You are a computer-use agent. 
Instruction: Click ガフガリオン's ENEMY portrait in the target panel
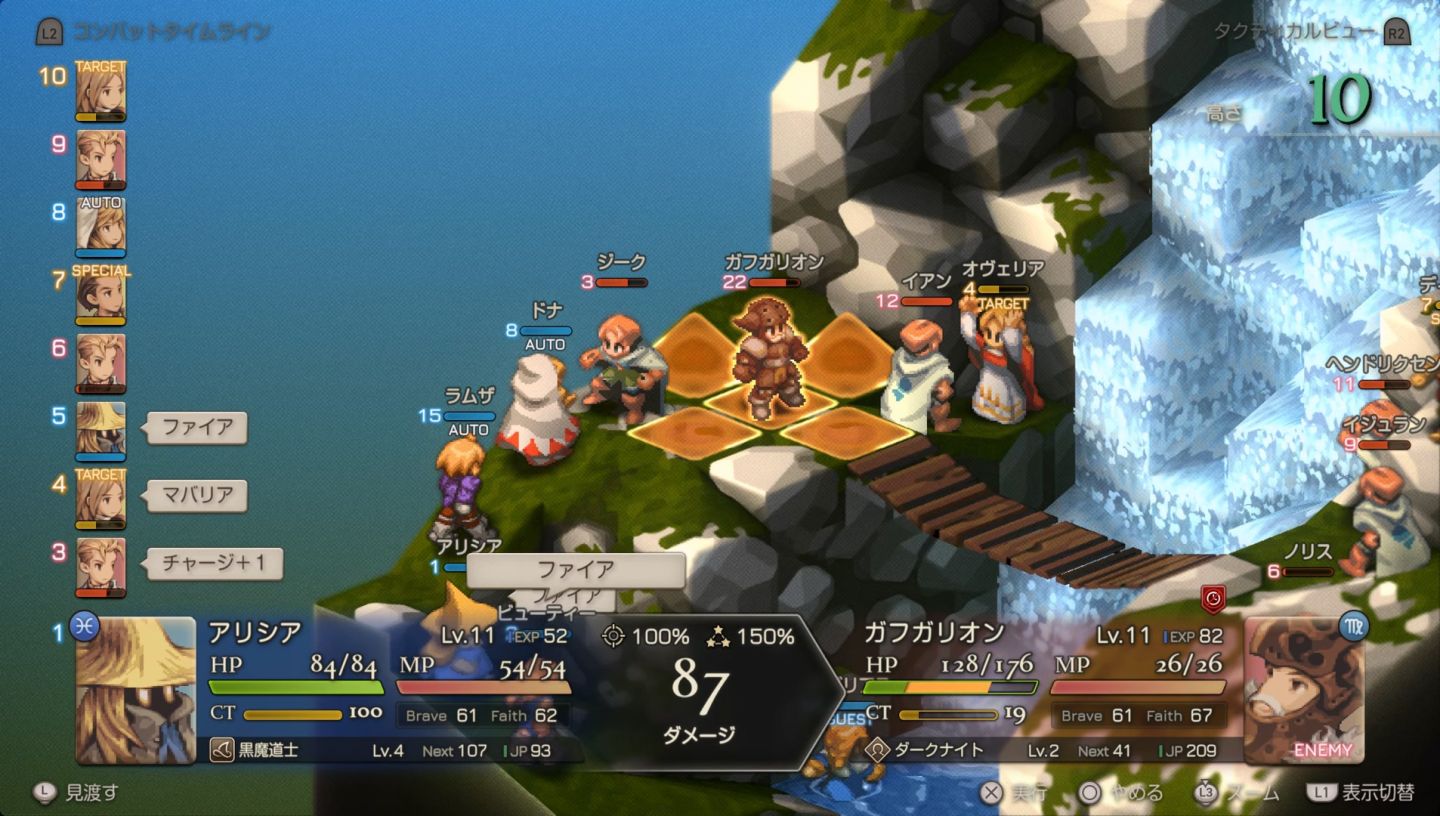[1304, 690]
